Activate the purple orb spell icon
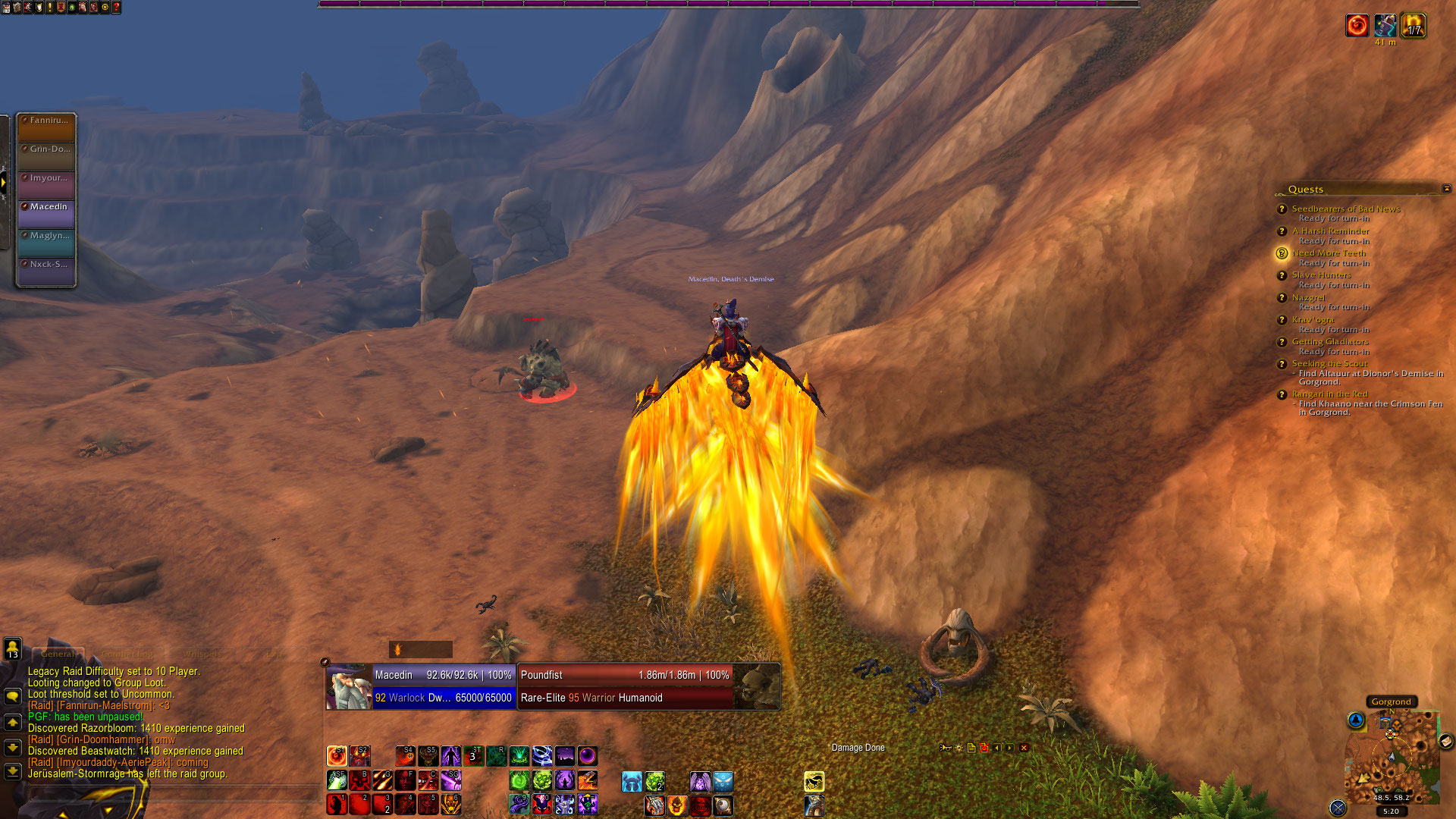 587,755
